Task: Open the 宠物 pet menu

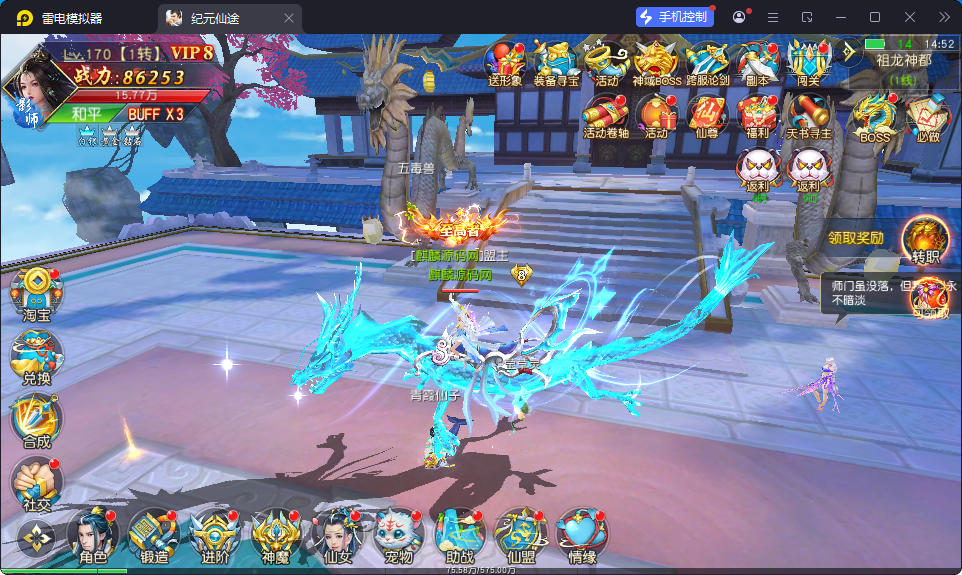Action: pyautogui.click(x=393, y=535)
